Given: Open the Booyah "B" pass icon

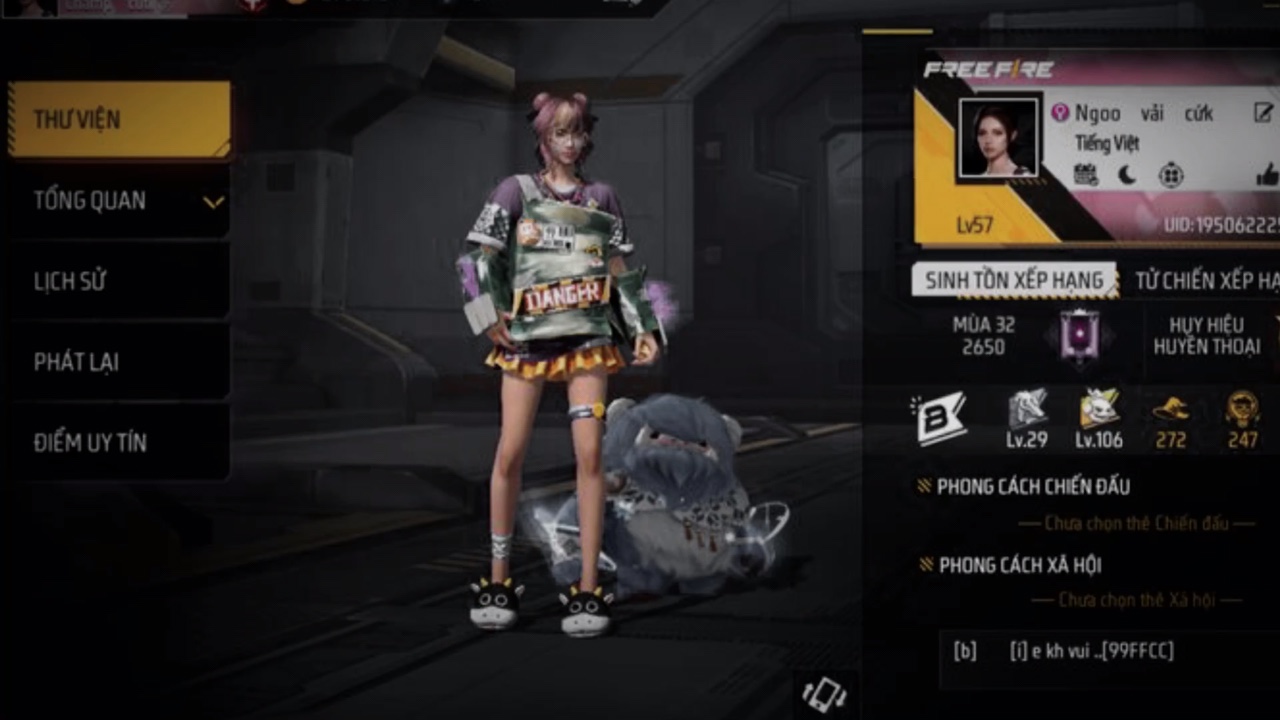Looking at the screenshot, I should (942, 419).
